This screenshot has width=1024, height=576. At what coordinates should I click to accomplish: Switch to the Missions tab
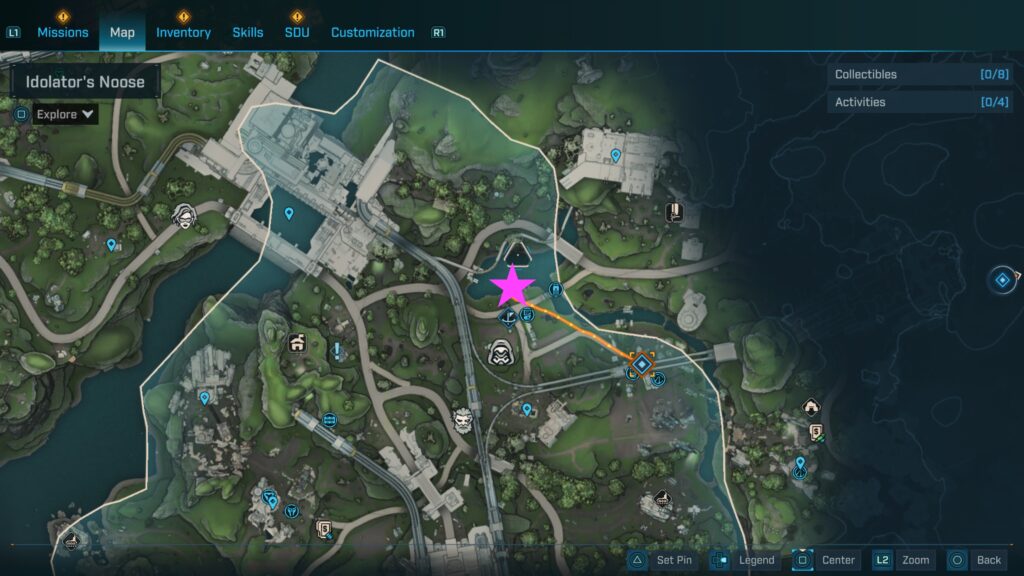(x=62, y=32)
